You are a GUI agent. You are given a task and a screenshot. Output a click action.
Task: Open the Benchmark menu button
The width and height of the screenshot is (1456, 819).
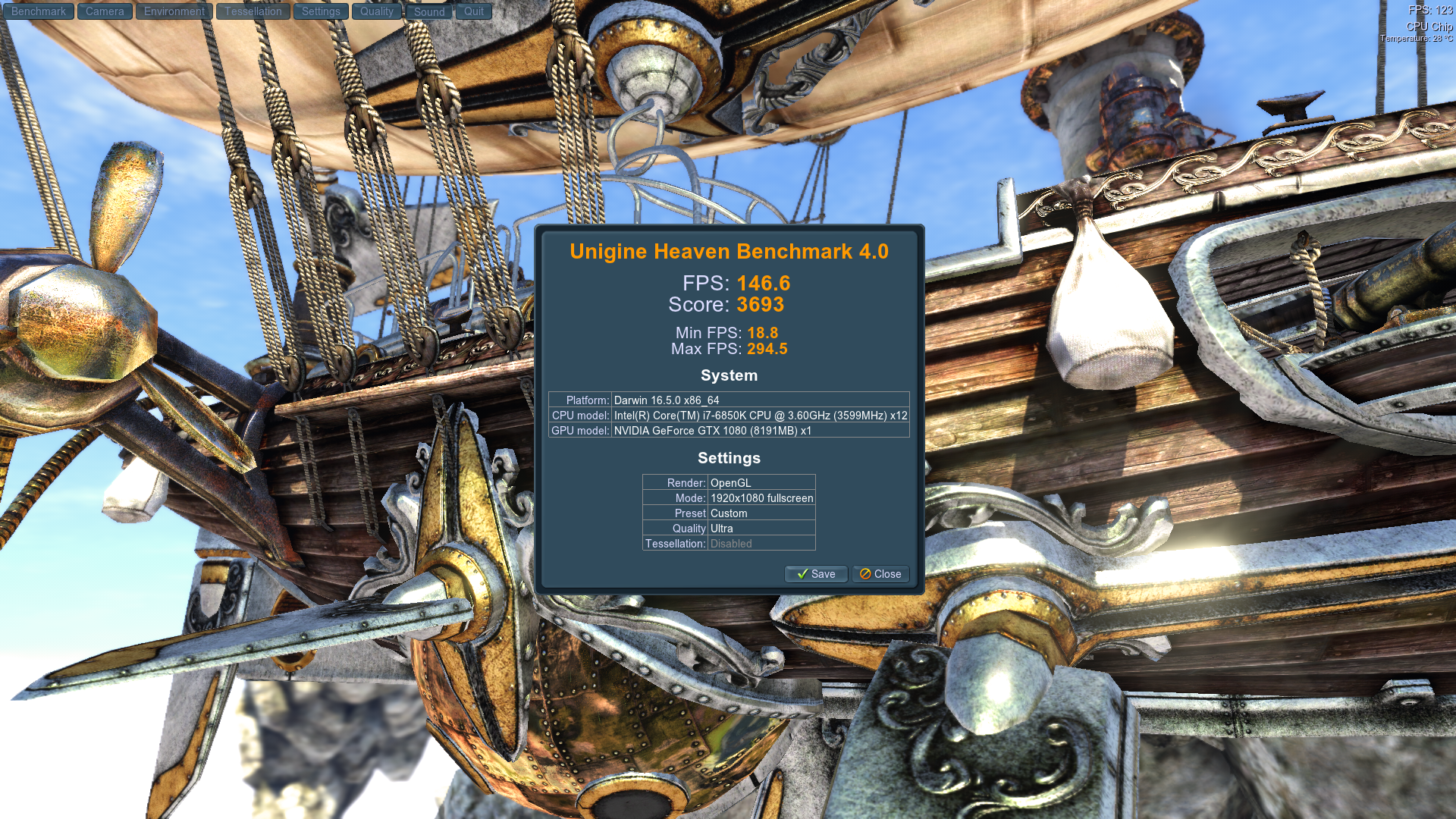38,11
